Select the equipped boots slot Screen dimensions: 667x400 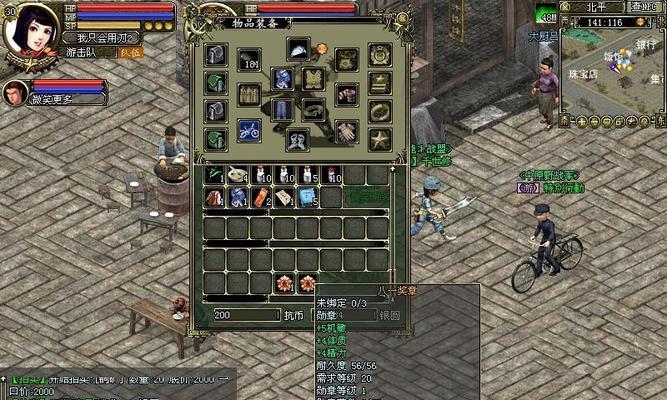[298, 140]
